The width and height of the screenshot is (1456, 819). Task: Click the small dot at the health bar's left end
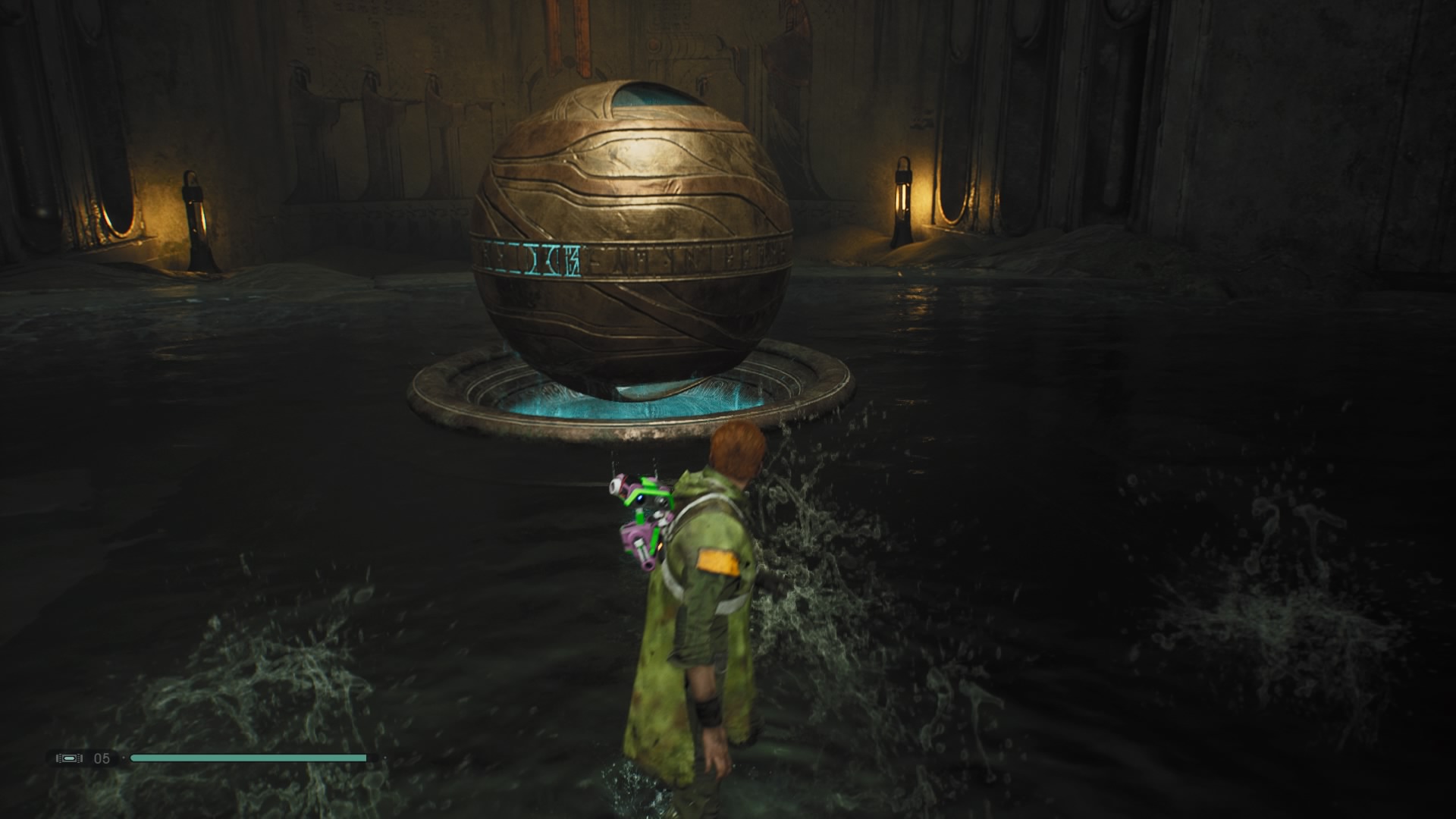pos(124,758)
